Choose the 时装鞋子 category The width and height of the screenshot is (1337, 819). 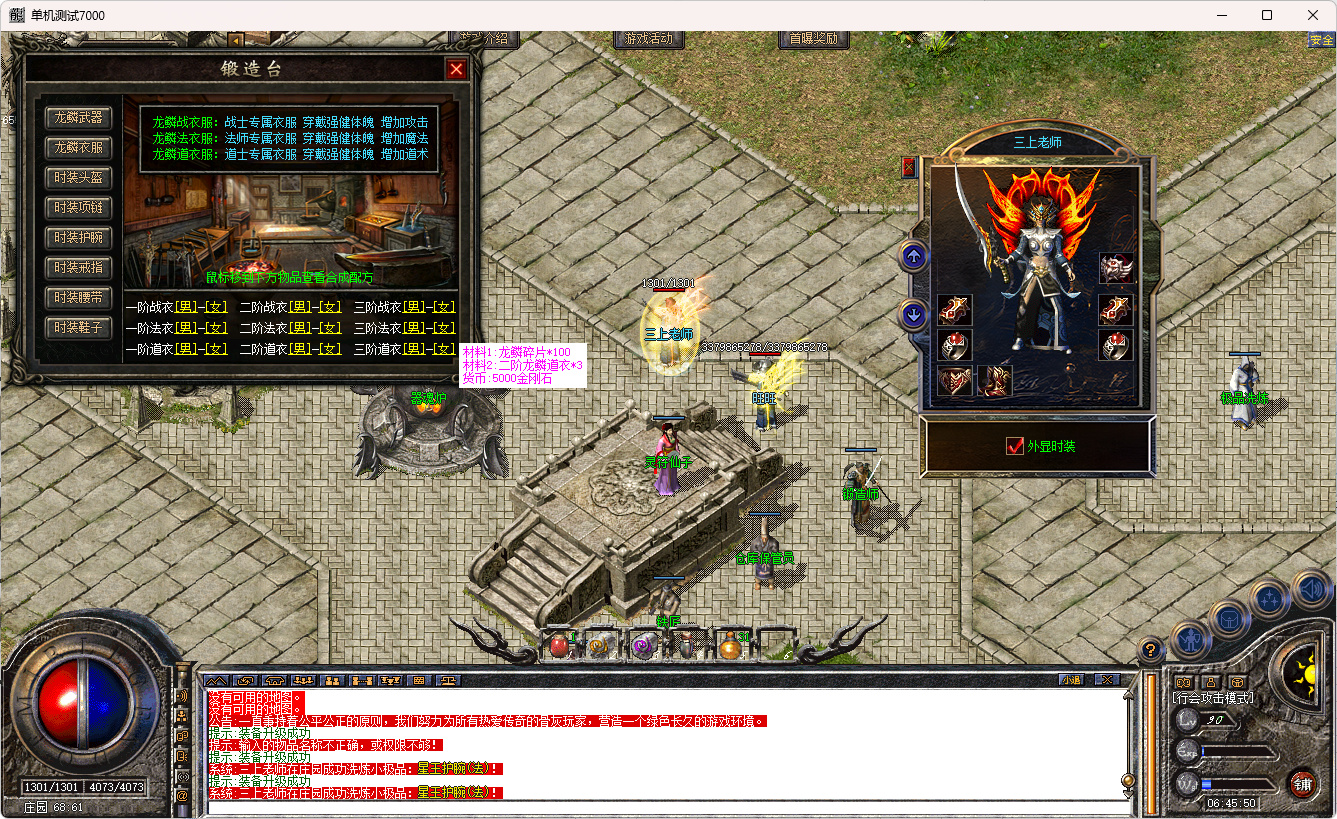tap(78, 328)
